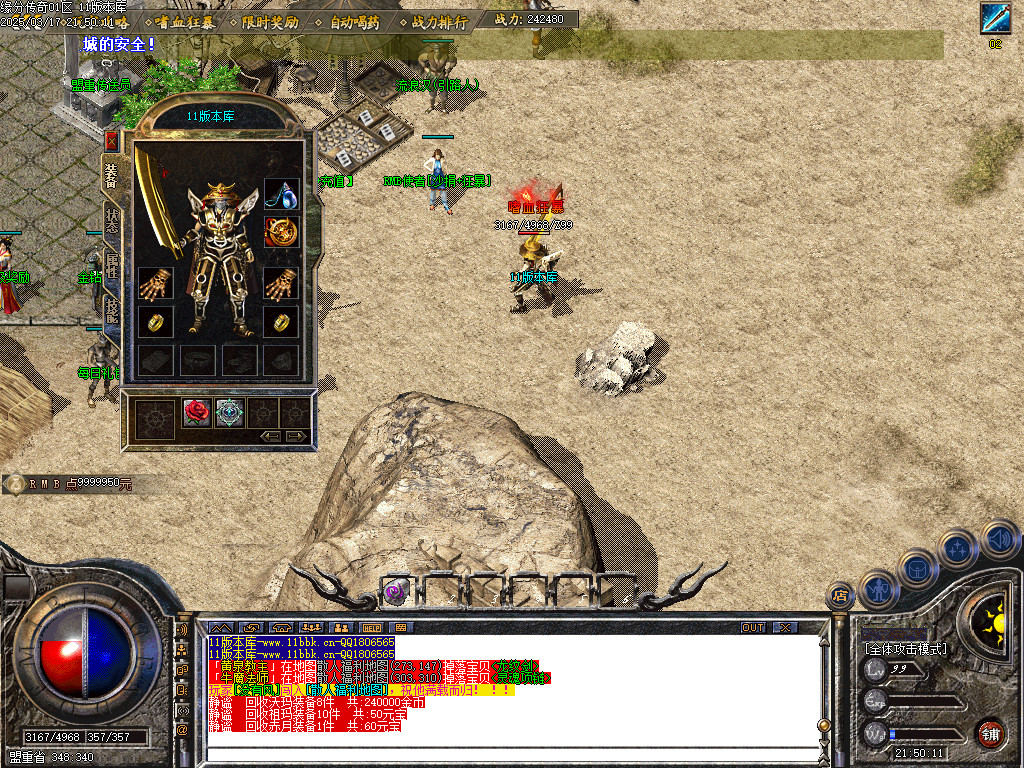Click the orange 店 store icon

click(839, 597)
